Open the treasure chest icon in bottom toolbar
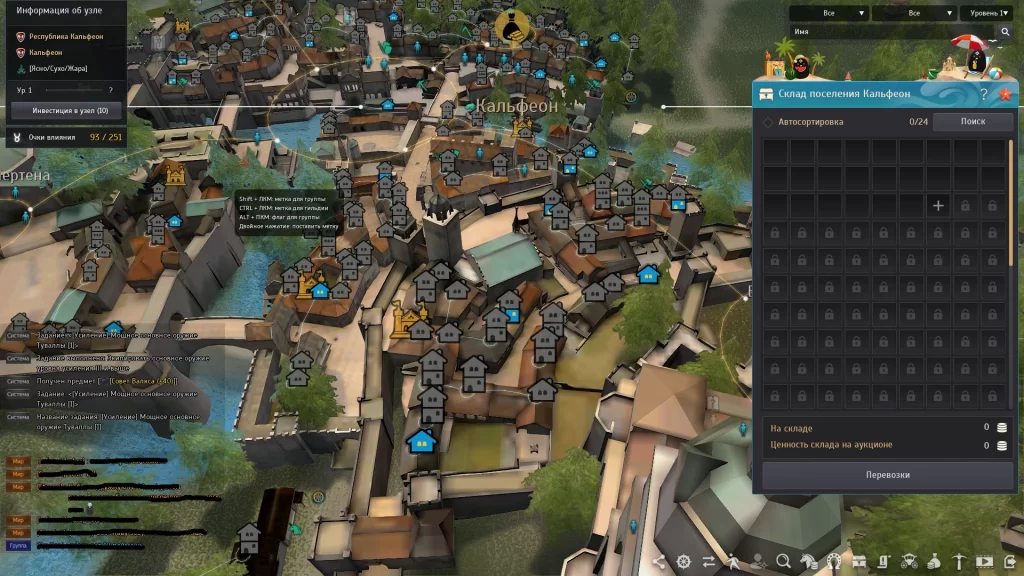 tap(859, 561)
